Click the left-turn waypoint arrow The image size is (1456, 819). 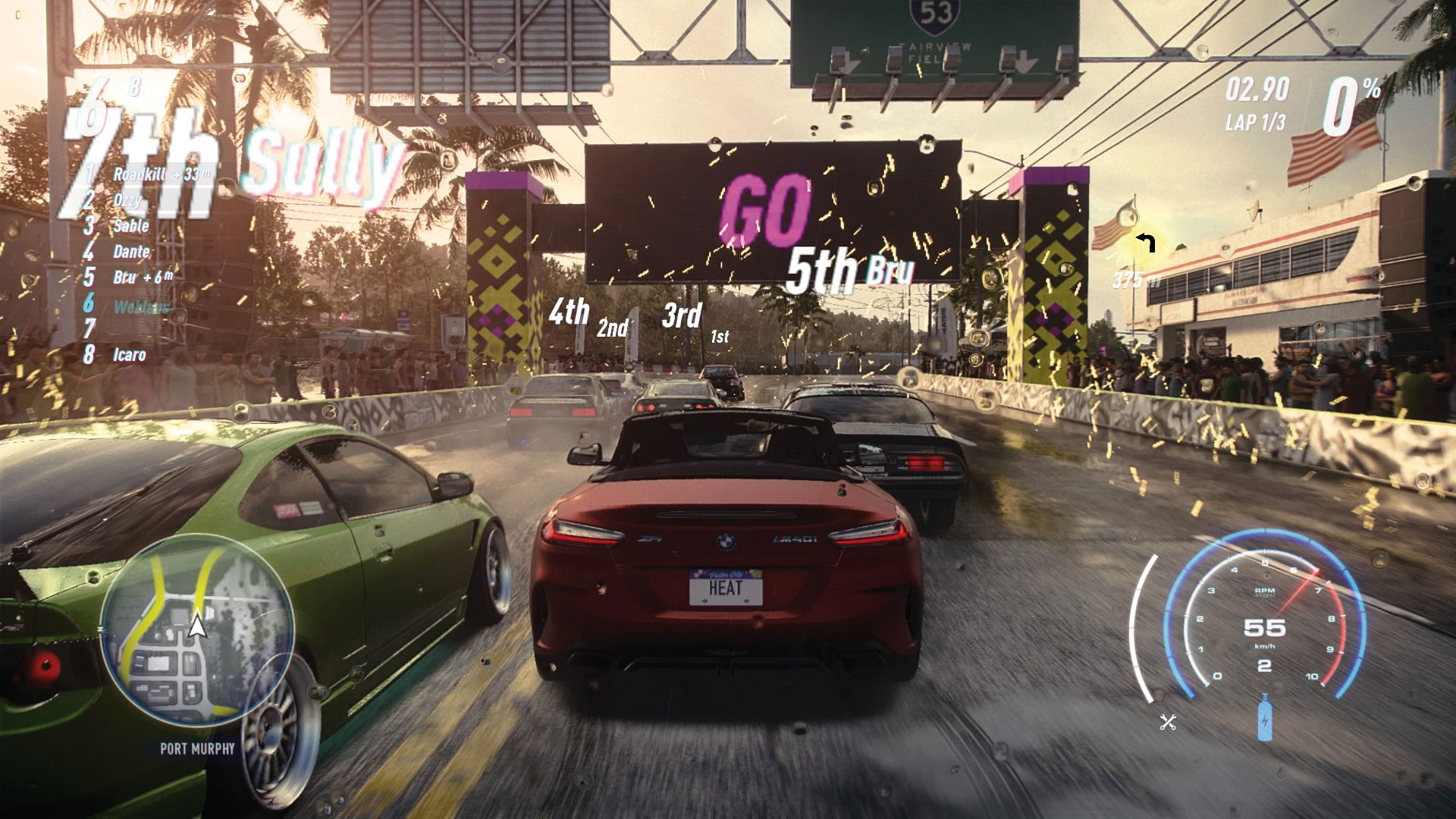(x=1145, y=243)
